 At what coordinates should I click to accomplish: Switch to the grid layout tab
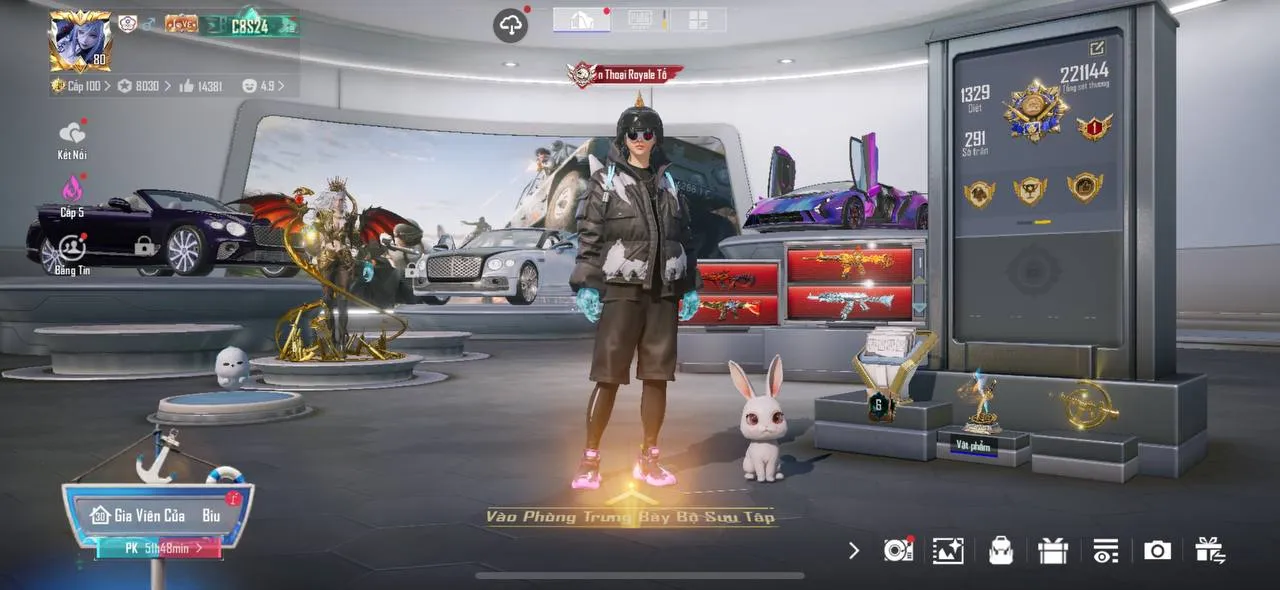697,20
